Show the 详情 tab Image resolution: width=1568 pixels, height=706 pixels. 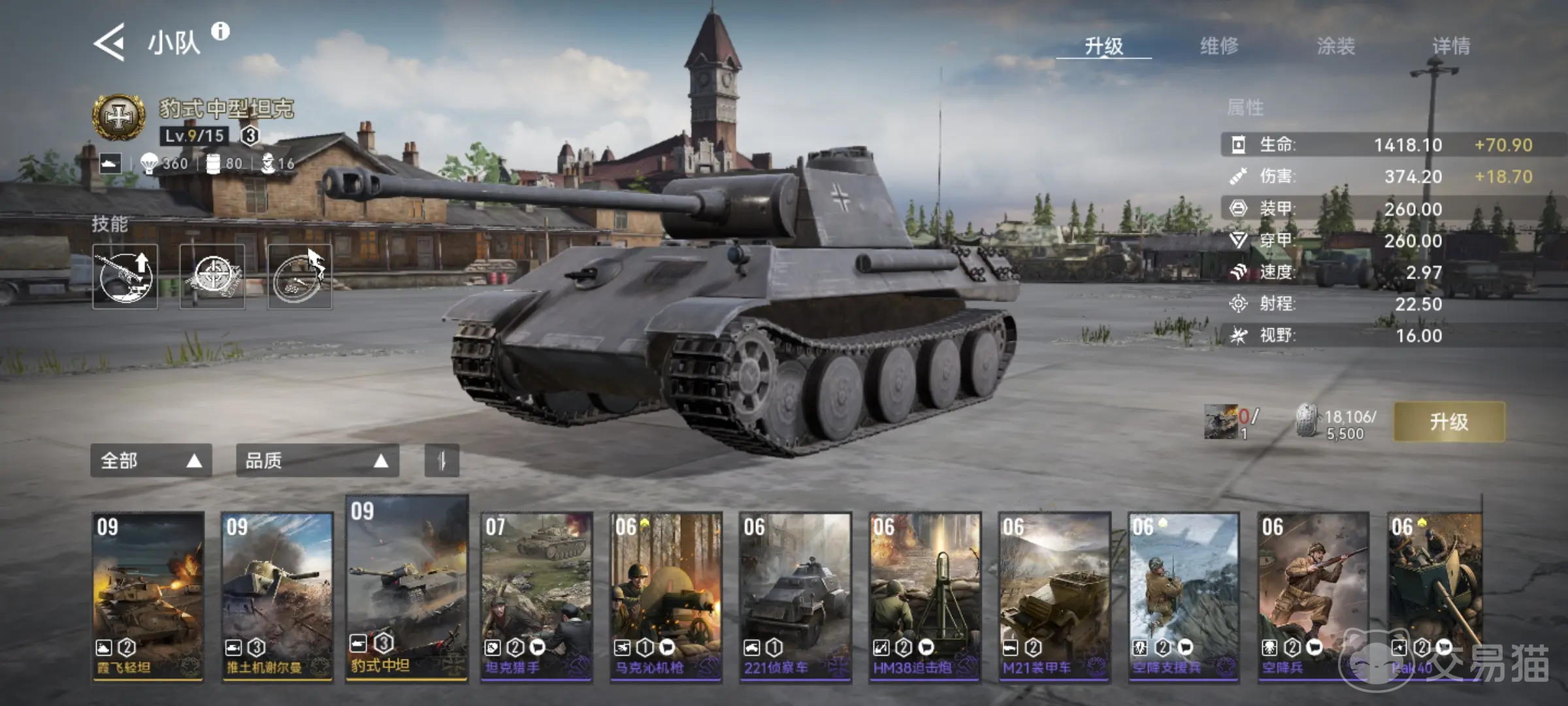1451,46
